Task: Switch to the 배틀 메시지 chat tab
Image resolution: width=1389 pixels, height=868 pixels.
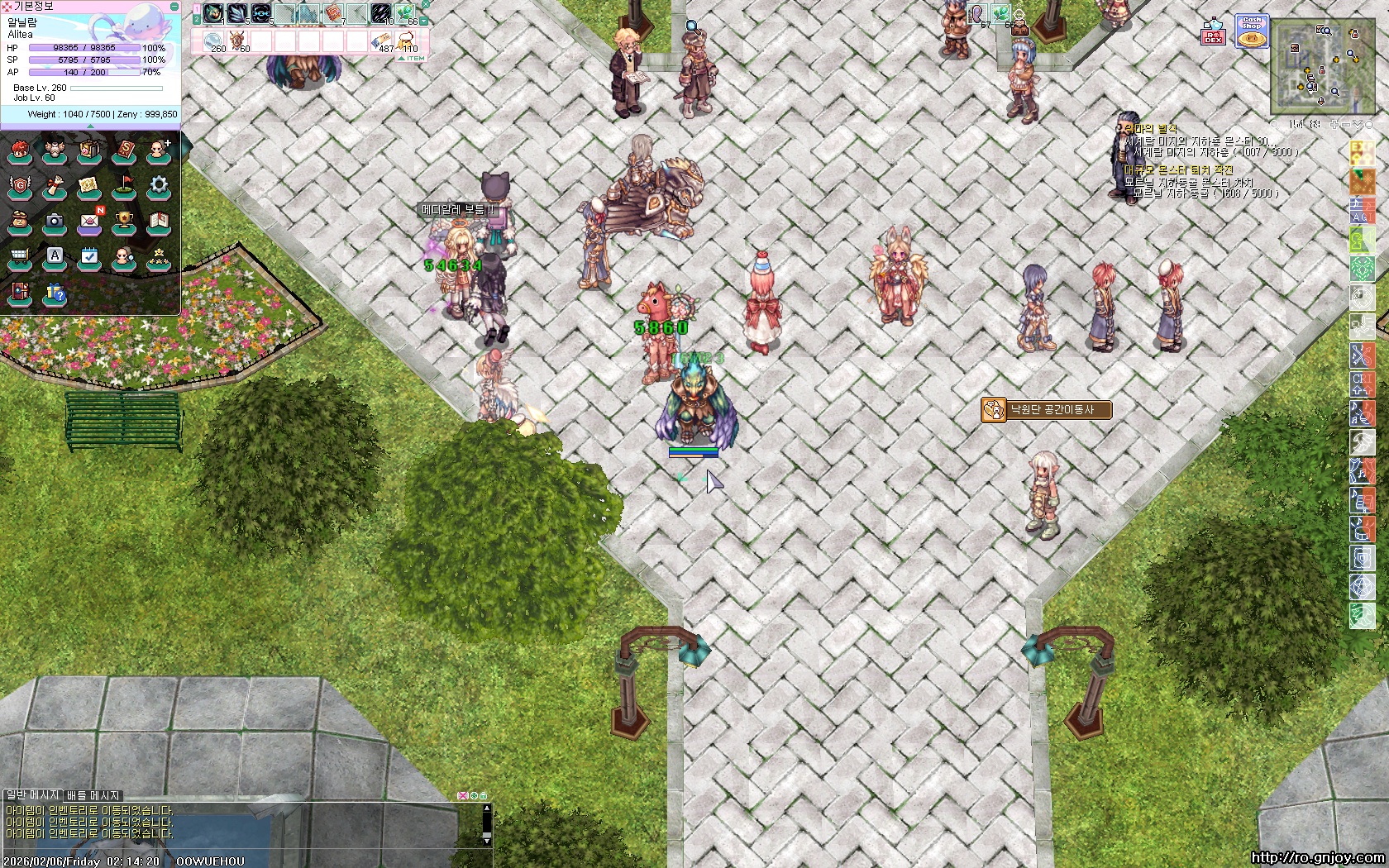Action: (93, 795)
